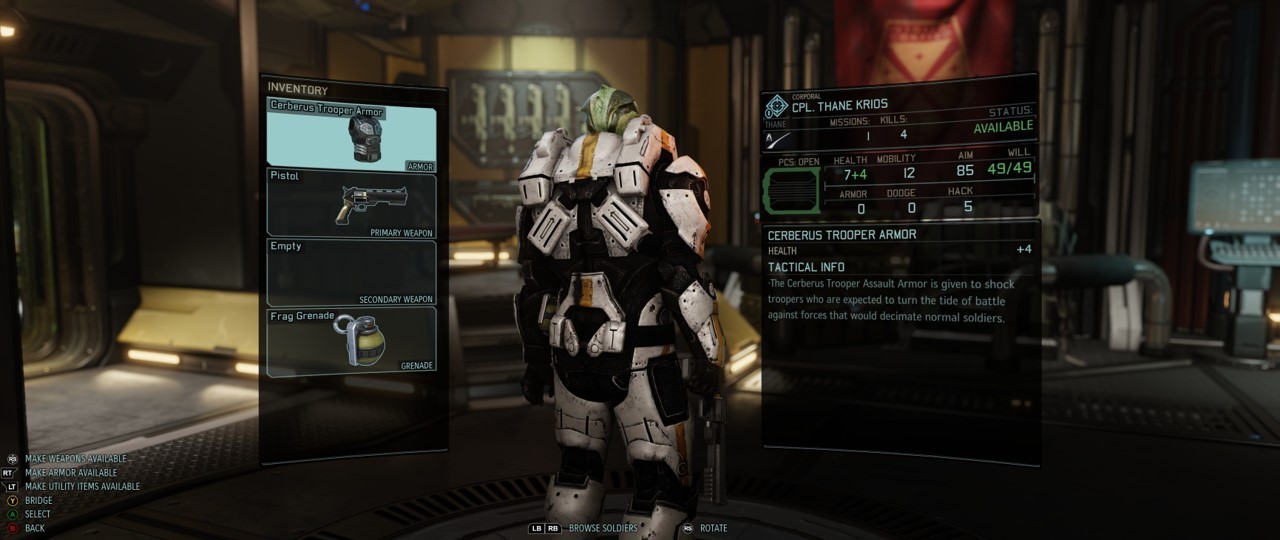Image resolution: width=1280 pixels, height=540 pixels.
Task: Open the PCS combat sim slot
Action: coord(790,190)
